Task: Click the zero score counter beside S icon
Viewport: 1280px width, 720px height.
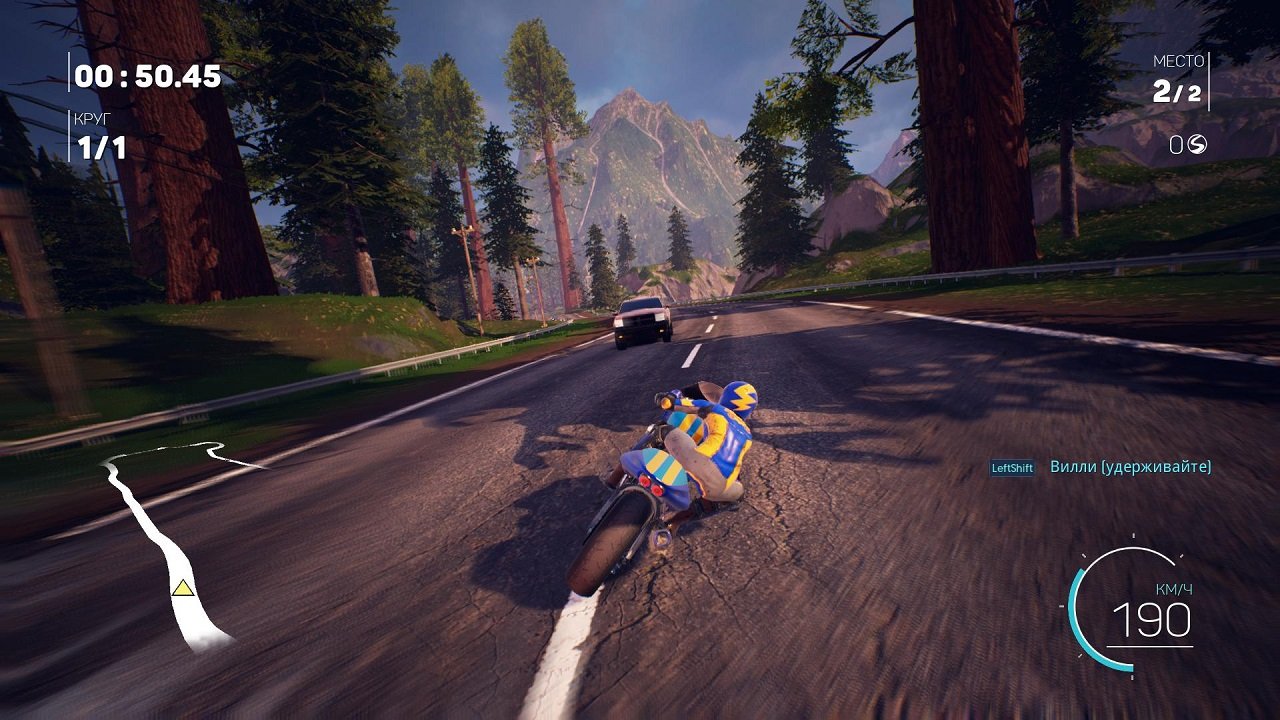Action: [x=1175, y=144]
